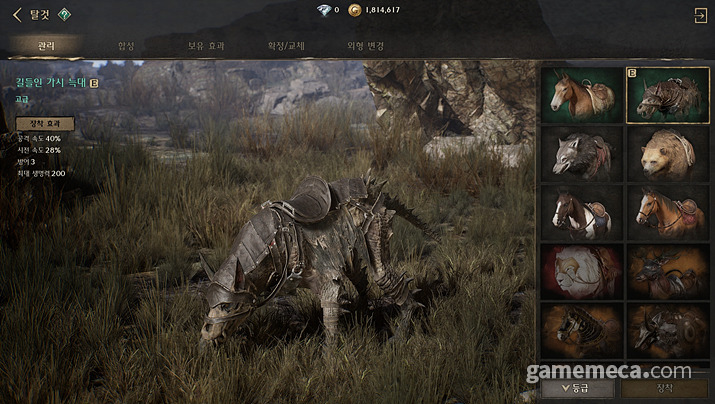Viewport: 715px width, 404px height.
Task: Open the 장착 효과 panel
Action: click(x=46, y=123)
